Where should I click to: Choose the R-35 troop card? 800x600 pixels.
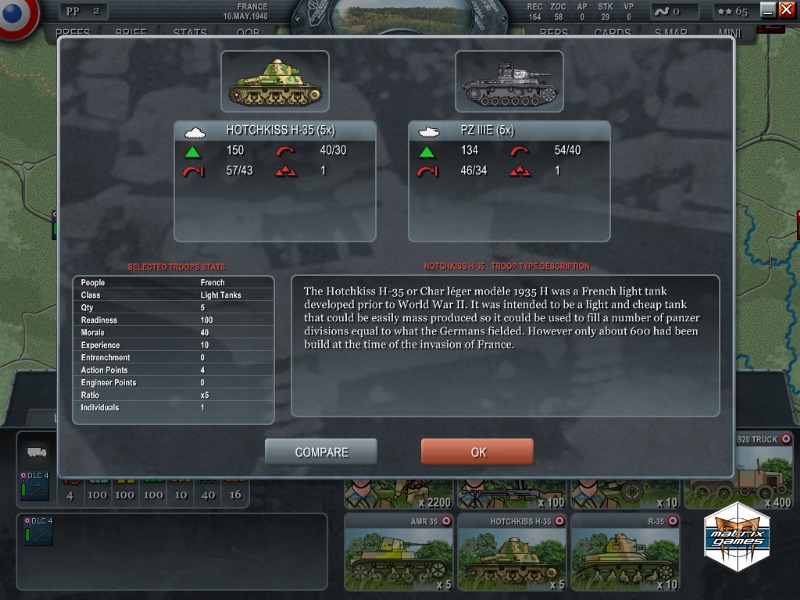coord(624,551)
